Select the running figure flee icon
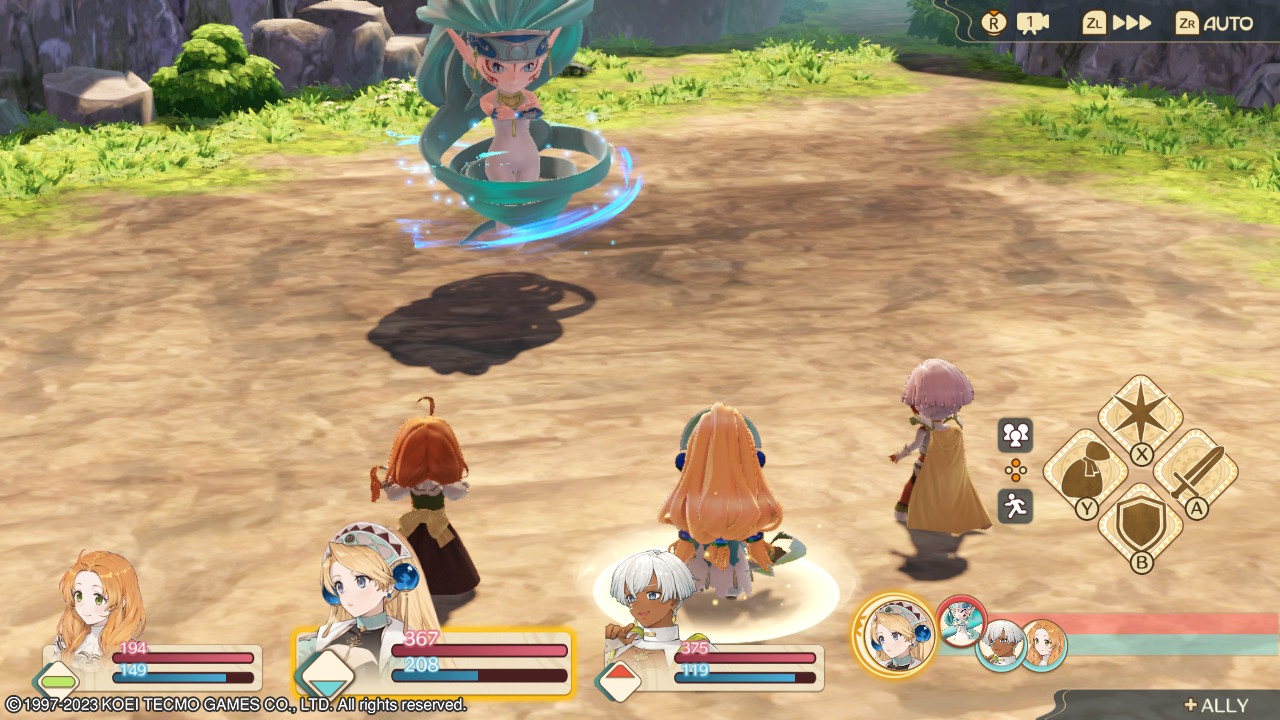The height and width of the screenshot is (720, 1280). [x=1015, y=506]
